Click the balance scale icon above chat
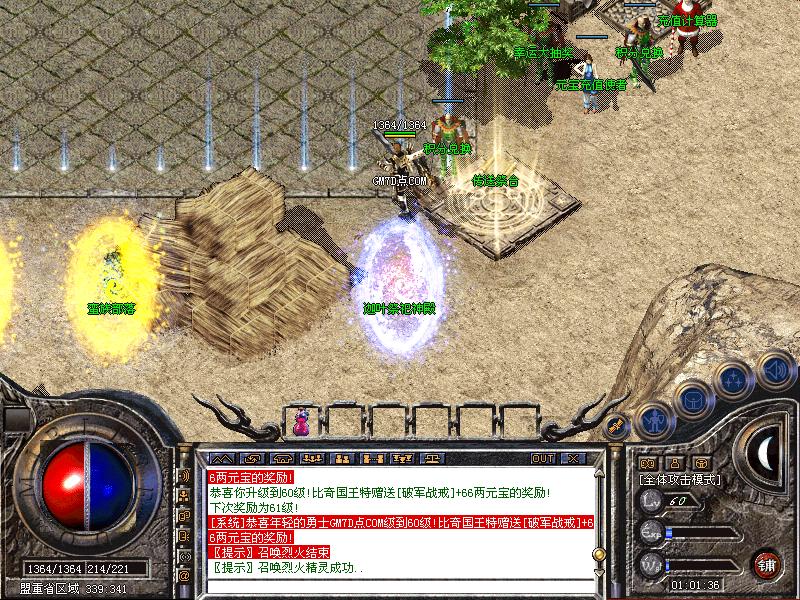The height and width of the screenshot is (600, 800). pos(432,458)
